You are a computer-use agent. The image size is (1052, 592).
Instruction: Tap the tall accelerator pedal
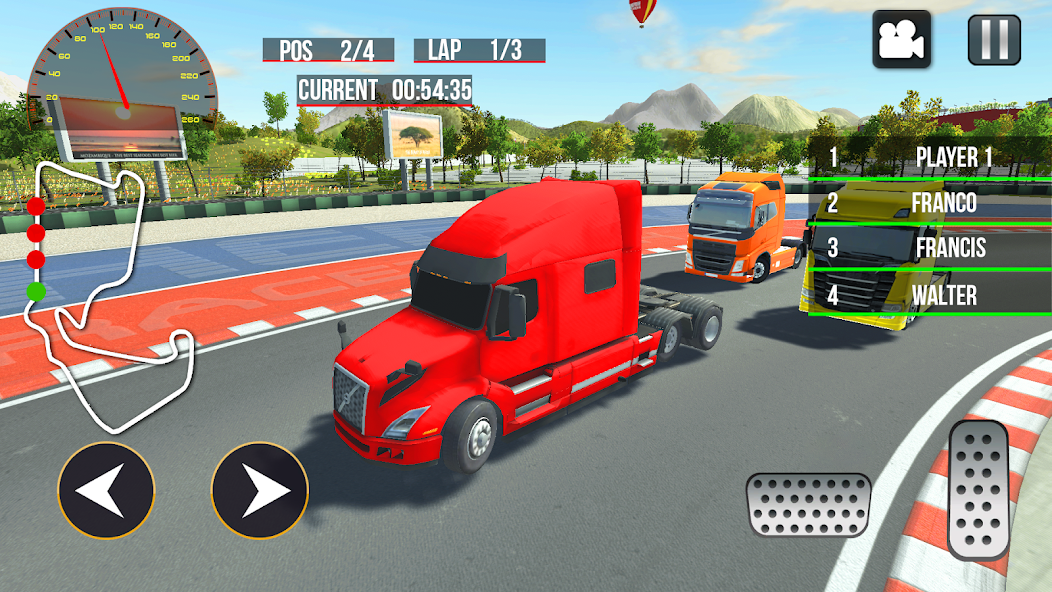(x=979, y=489)
